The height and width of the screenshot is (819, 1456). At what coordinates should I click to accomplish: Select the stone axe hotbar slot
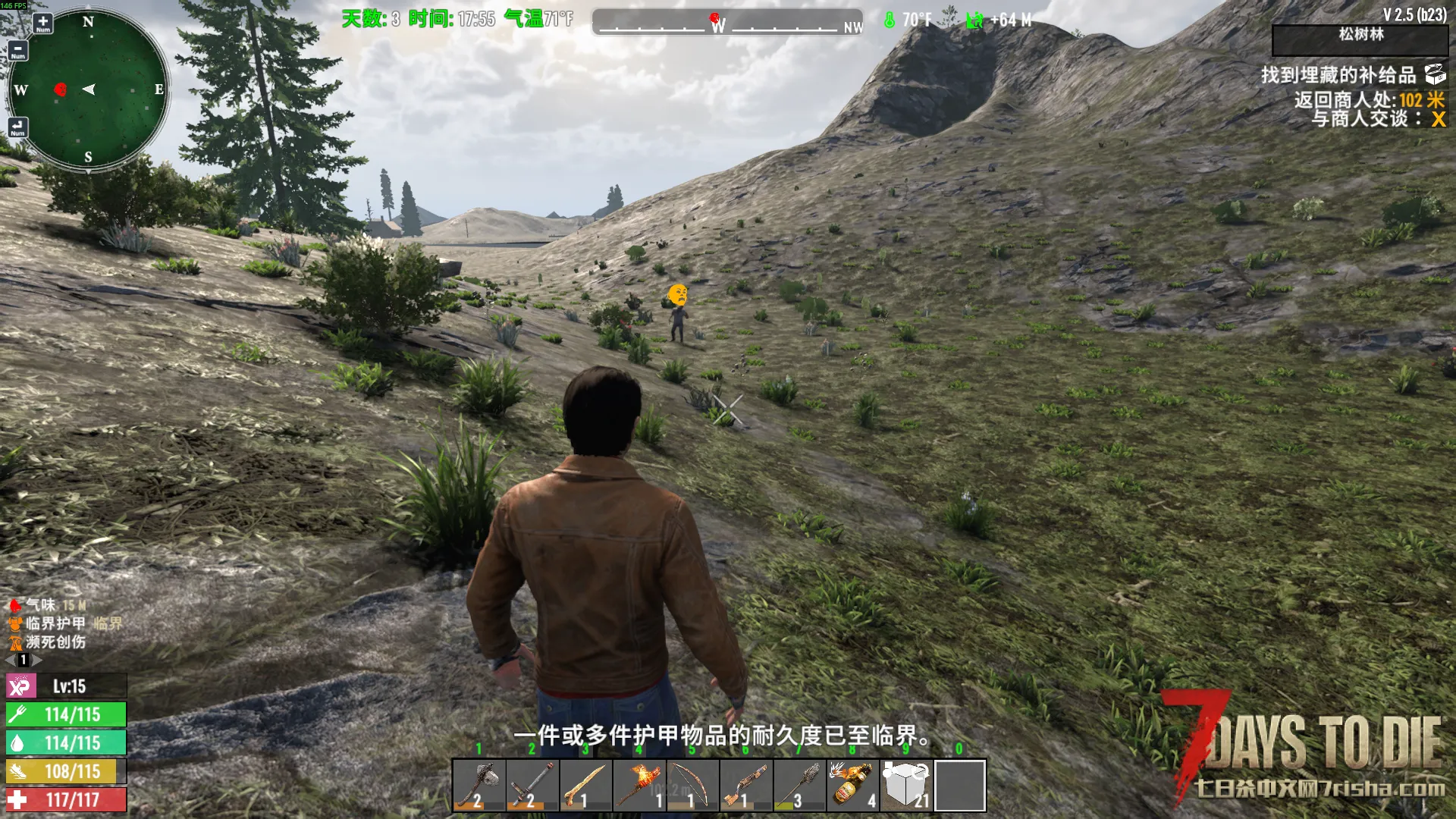[x=479, y=786]
